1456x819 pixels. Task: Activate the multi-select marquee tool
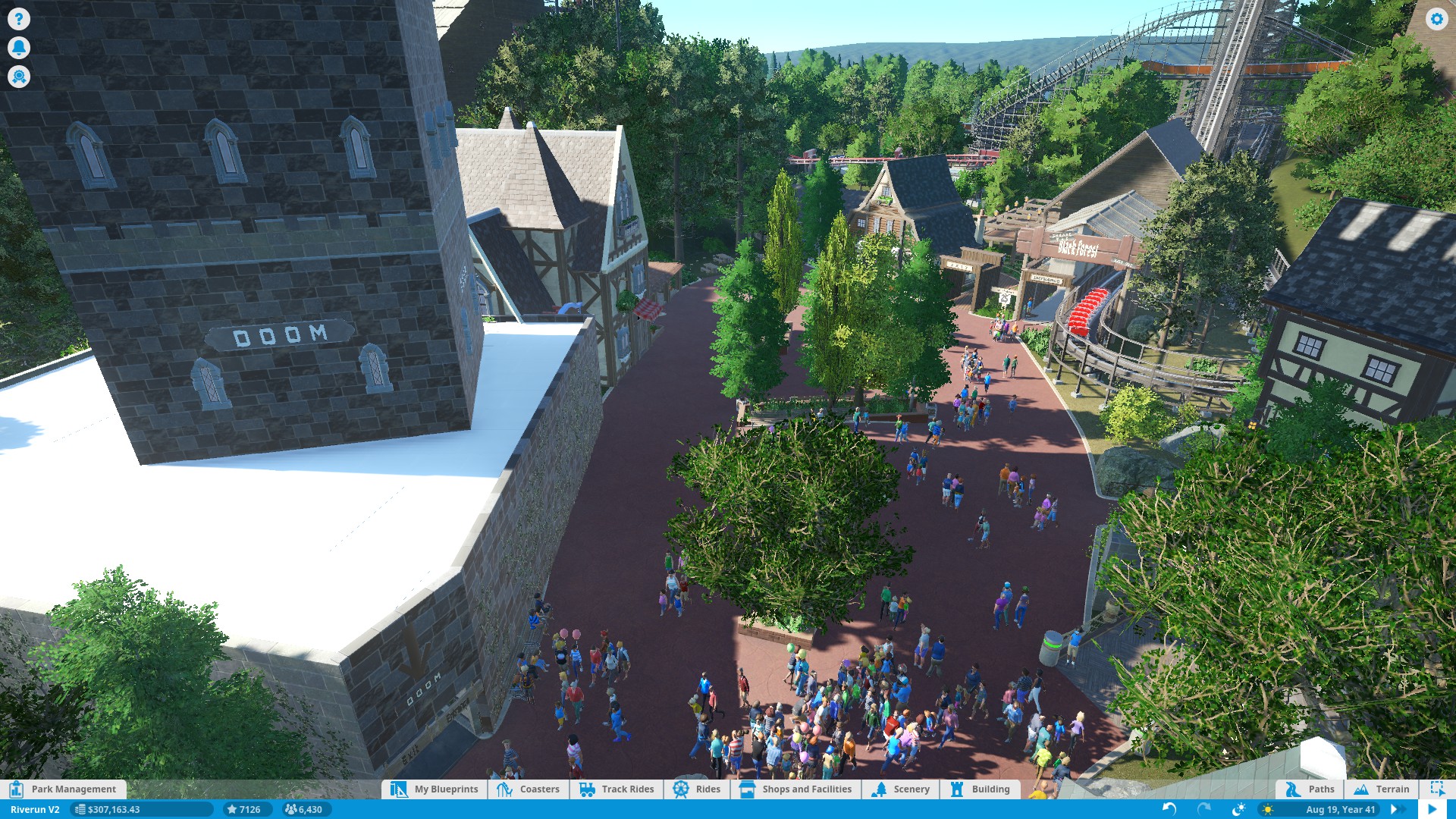click(x=1437, y=789)
